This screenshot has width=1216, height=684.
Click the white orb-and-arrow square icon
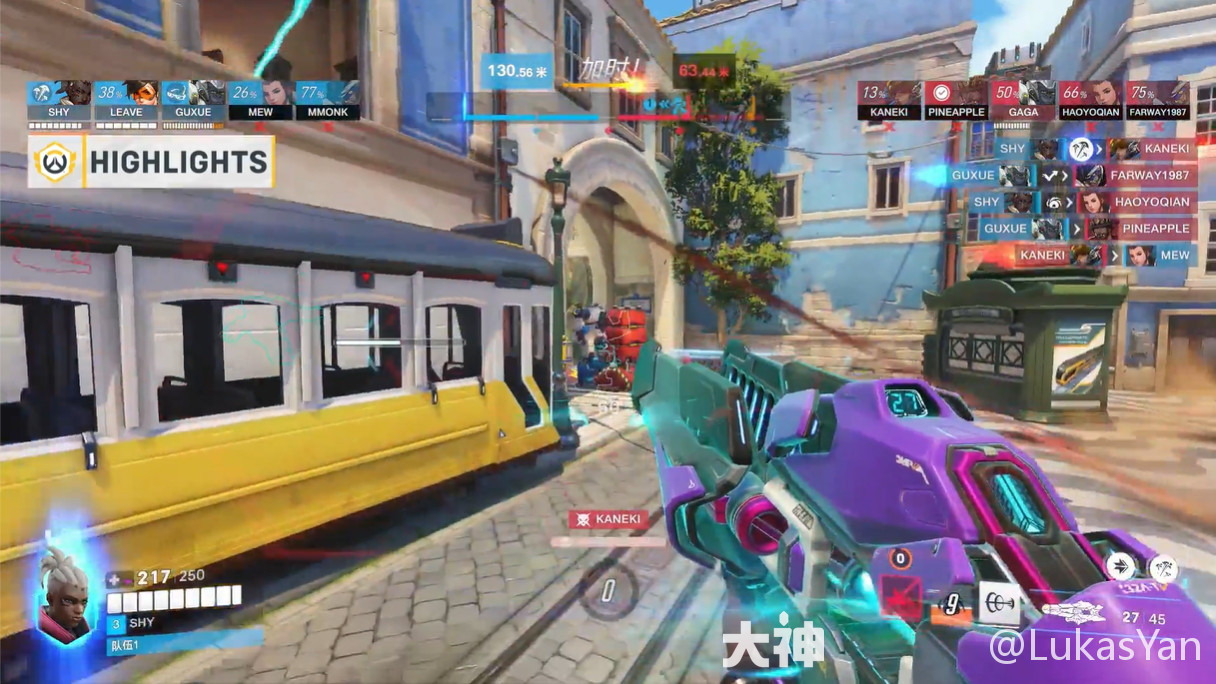(x=998, y=602)
